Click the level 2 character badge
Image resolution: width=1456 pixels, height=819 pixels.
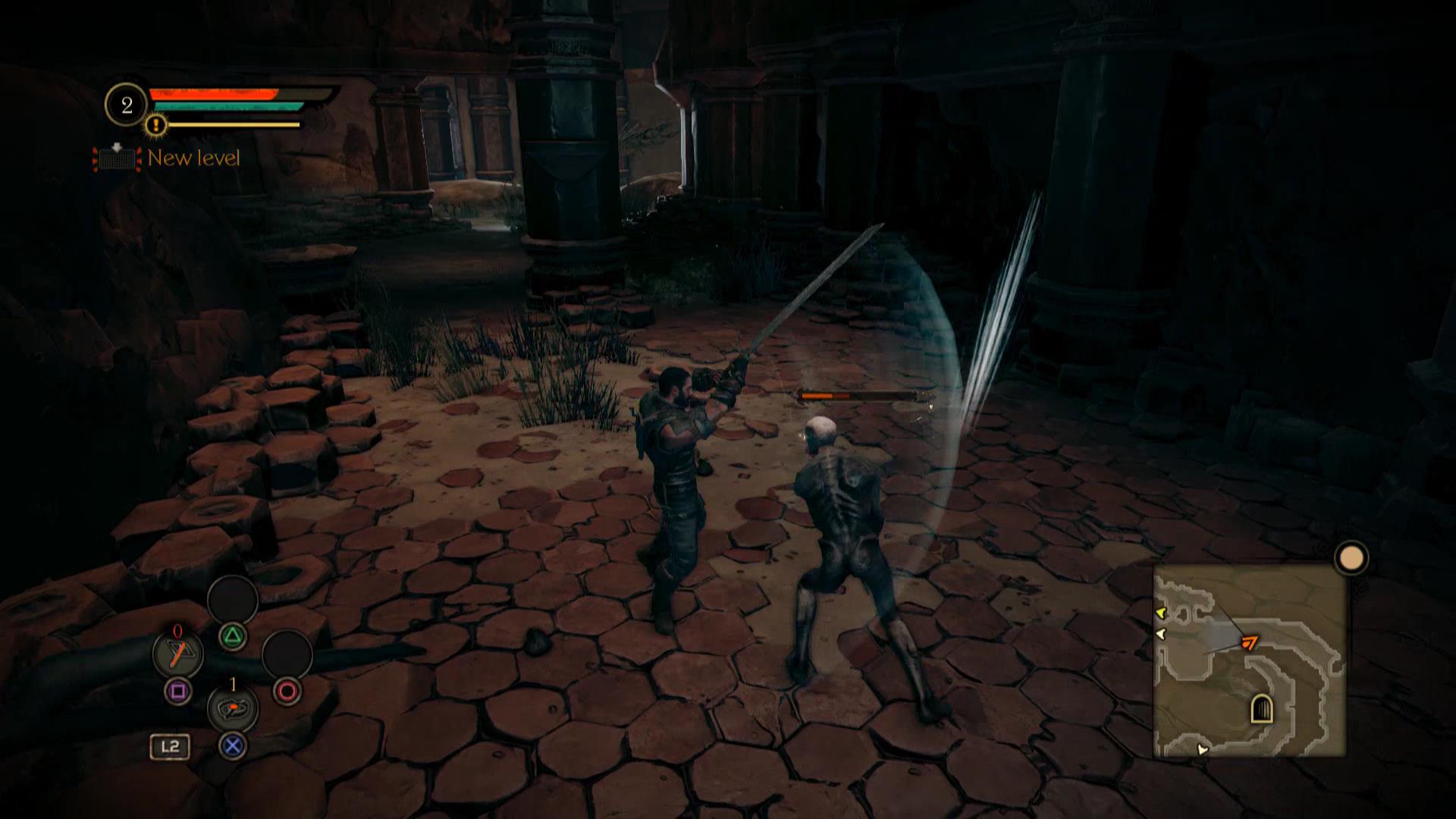(127, 105)
